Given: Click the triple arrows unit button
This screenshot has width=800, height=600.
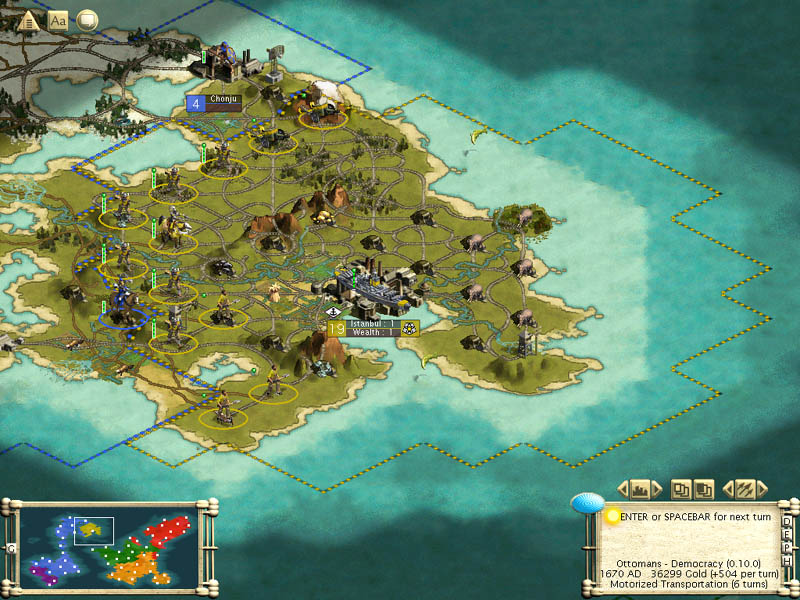Looking at the screenshot, I should tap(745, 489).
